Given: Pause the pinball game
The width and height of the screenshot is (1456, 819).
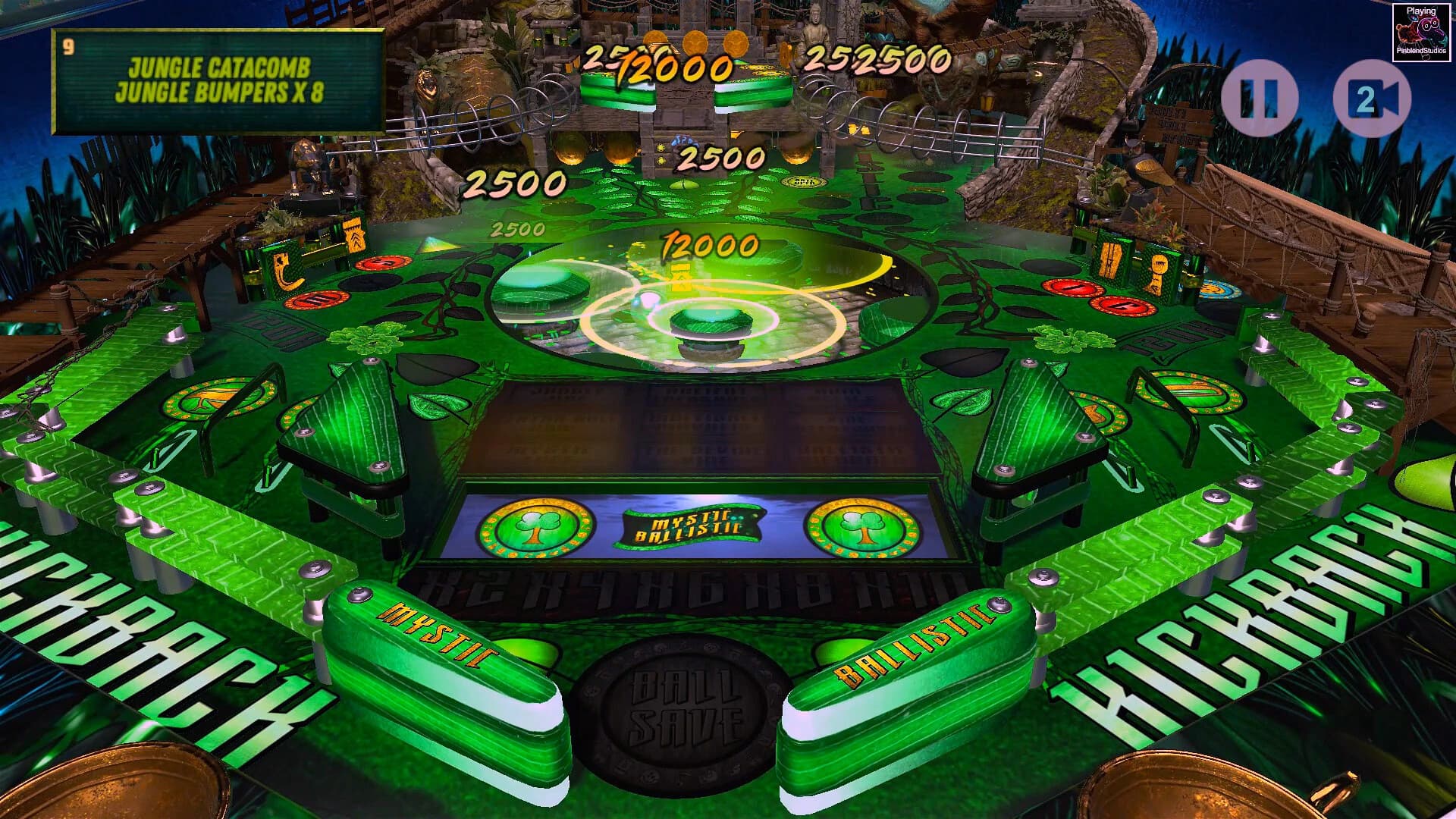Looking at the screenshot, I should [x=1259, y=97].
